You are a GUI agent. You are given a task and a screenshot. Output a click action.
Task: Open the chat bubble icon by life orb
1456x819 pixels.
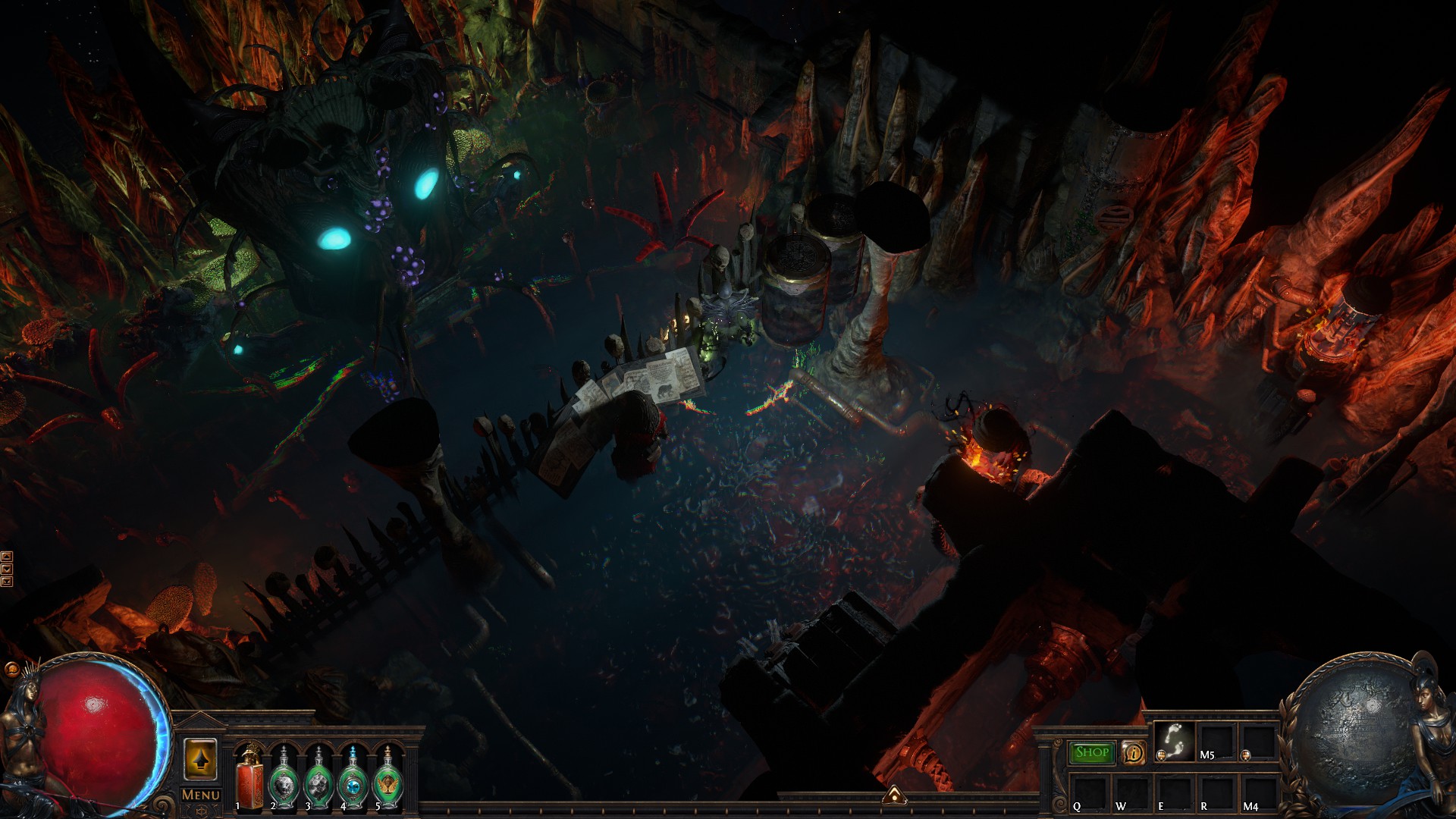click(x=11, y=670)
